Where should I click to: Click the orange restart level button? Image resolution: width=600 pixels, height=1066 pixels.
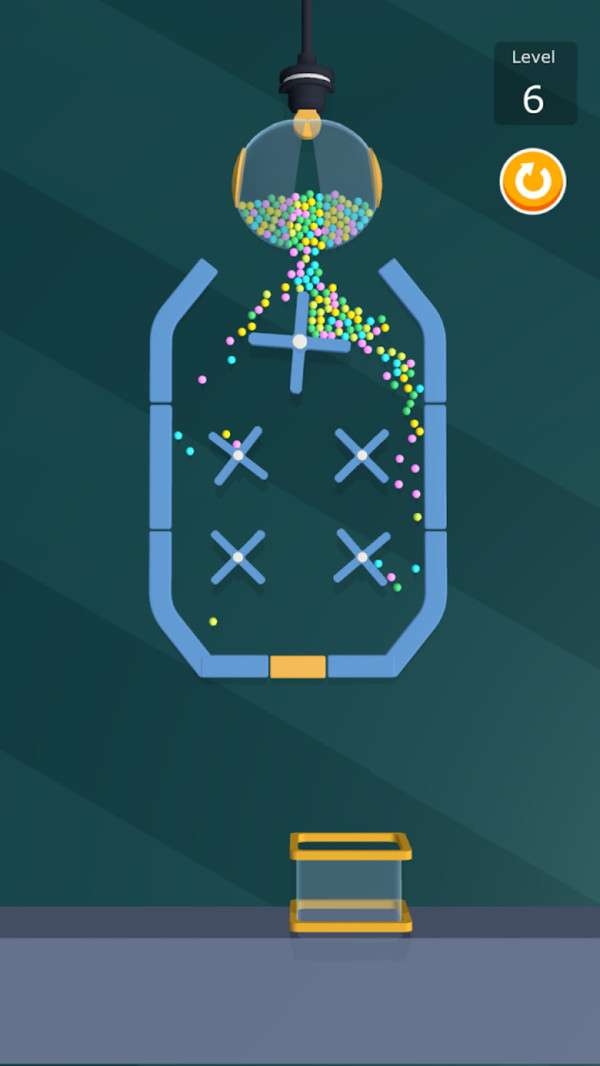click(533, 182)
